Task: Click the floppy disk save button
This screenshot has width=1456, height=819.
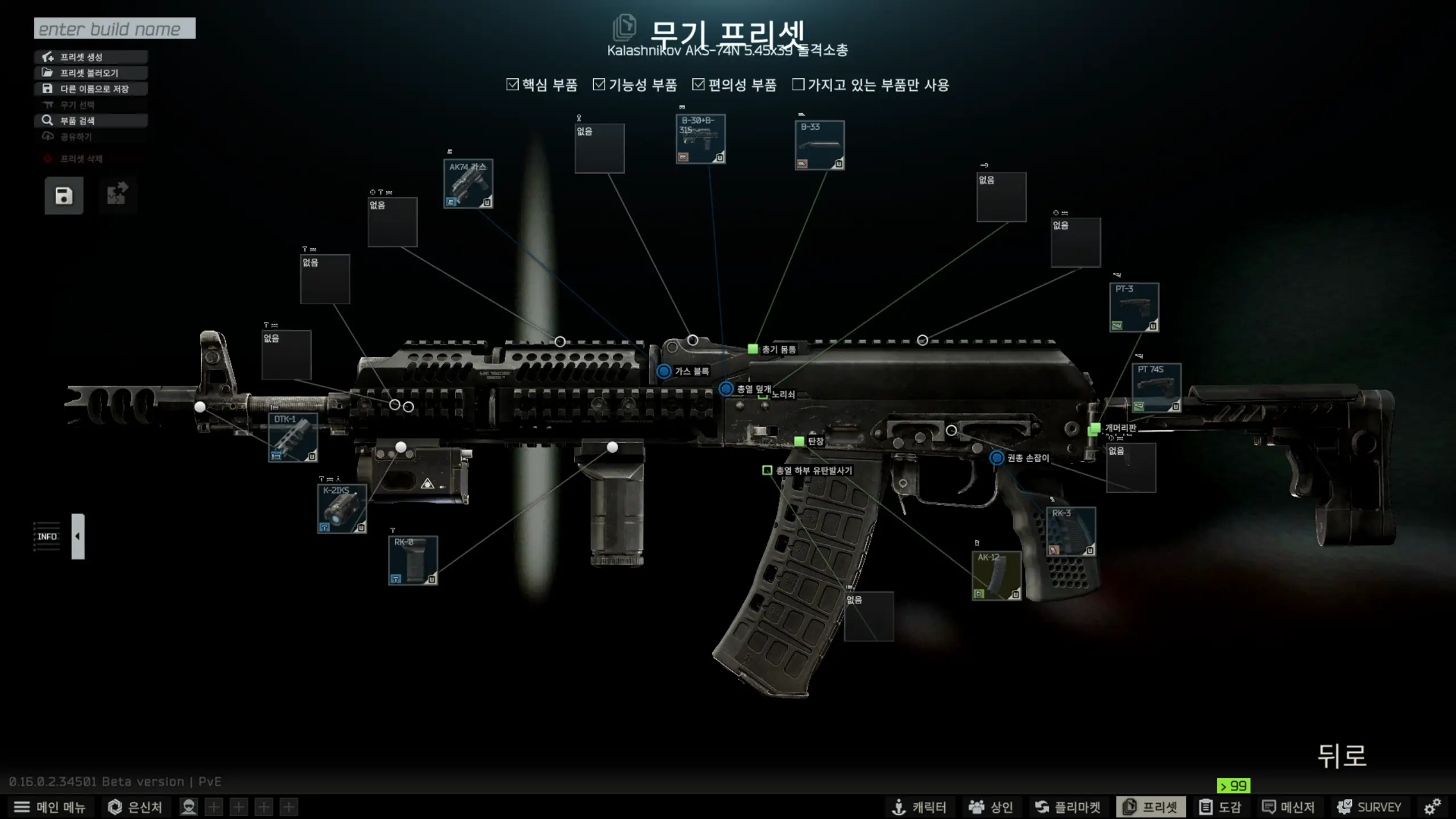Action: pyautogui.click(x=64, y=196)
